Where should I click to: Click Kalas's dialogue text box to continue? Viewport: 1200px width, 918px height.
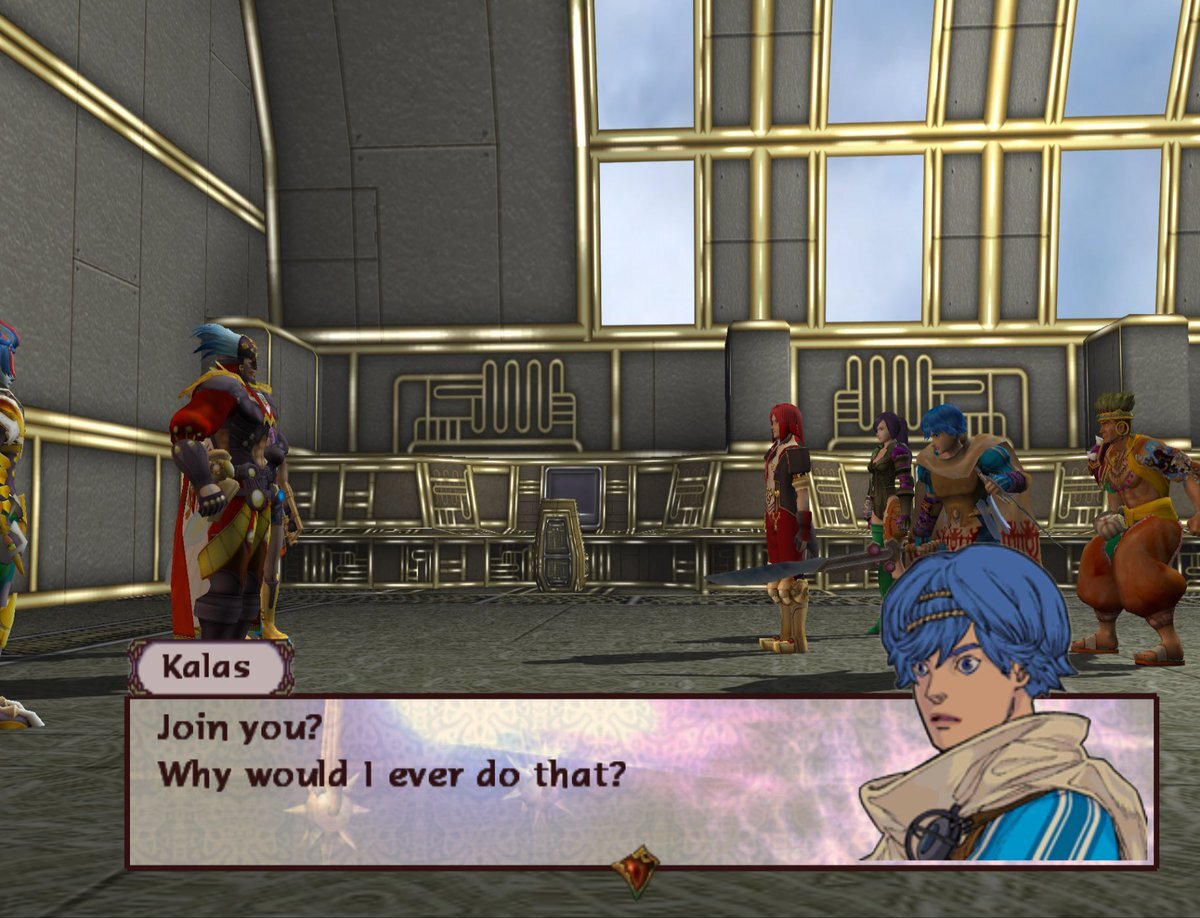[x=500, y=780]
